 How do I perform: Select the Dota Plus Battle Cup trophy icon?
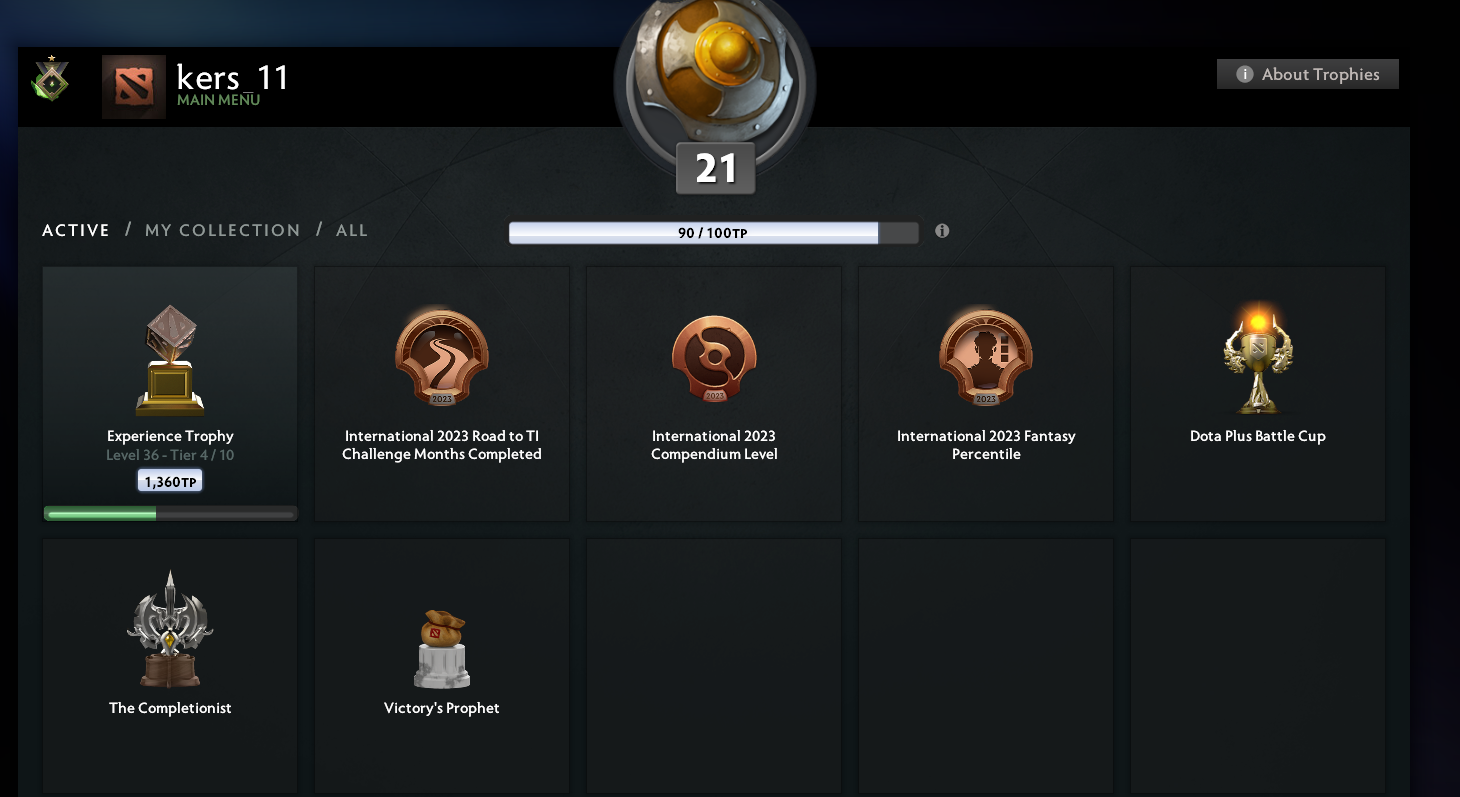tap(1257, 358)
